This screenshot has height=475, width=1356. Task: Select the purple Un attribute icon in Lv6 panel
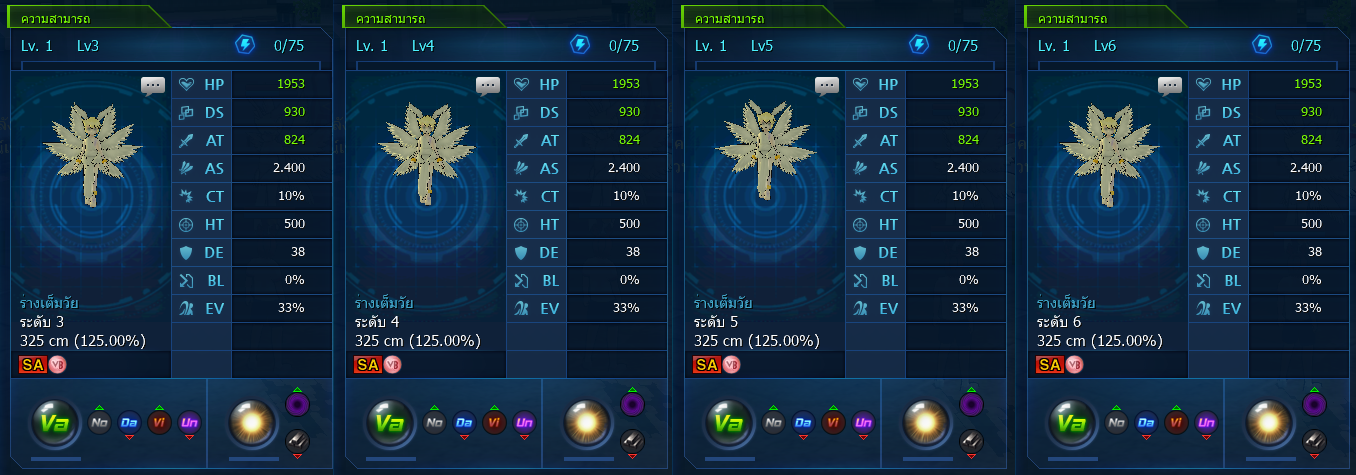tap(1206, 423)
